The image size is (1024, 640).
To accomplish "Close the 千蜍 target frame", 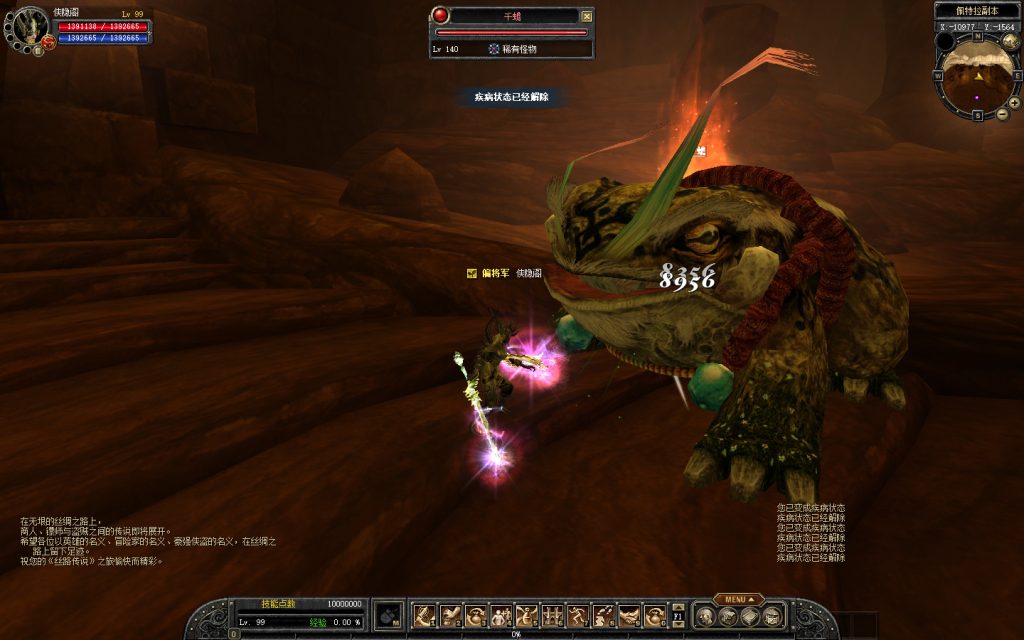I will pyautogui.click(x=587, y=16).
